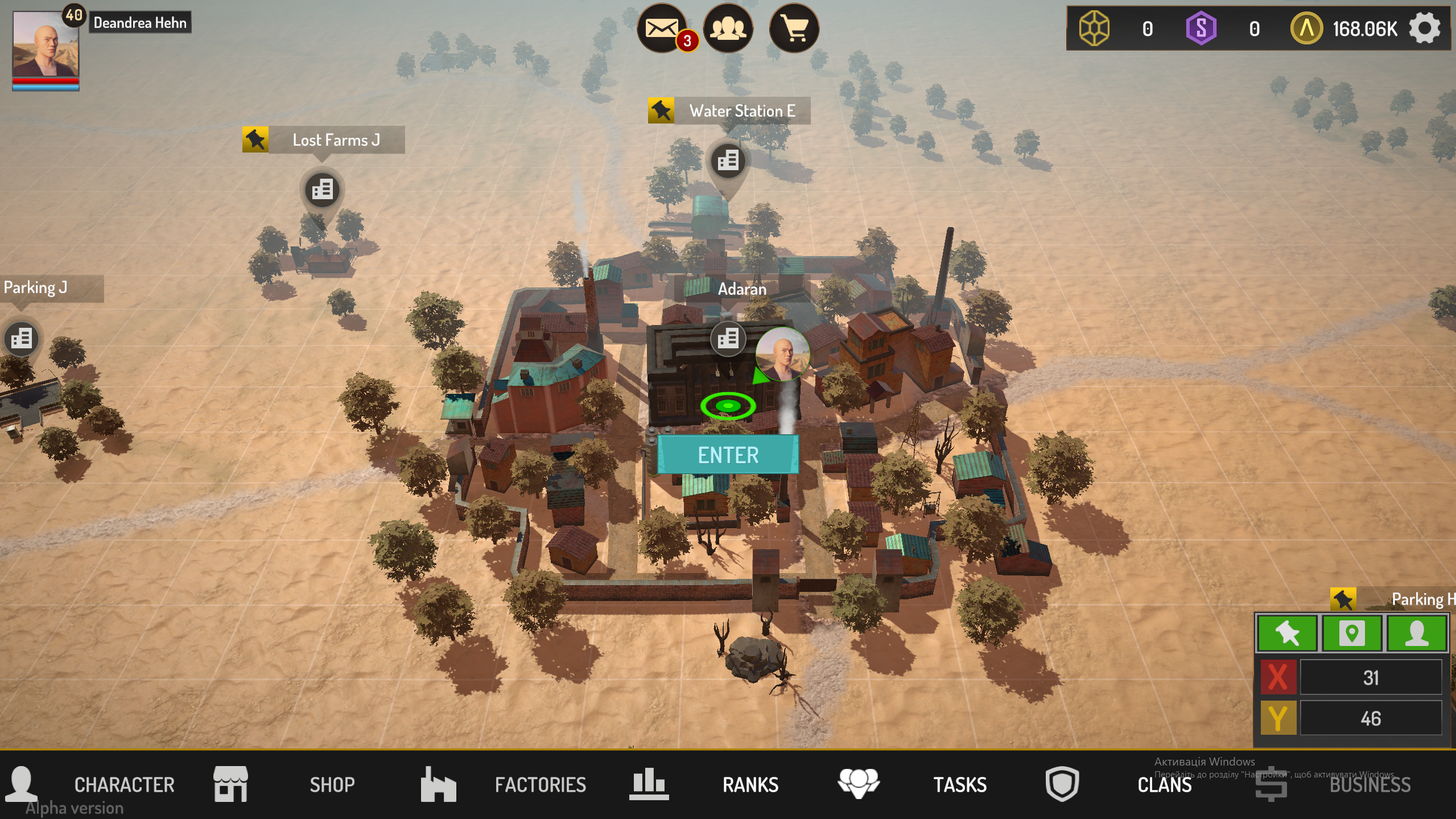
Task: Open the game settings gear
Action: tap(1425, 28)
